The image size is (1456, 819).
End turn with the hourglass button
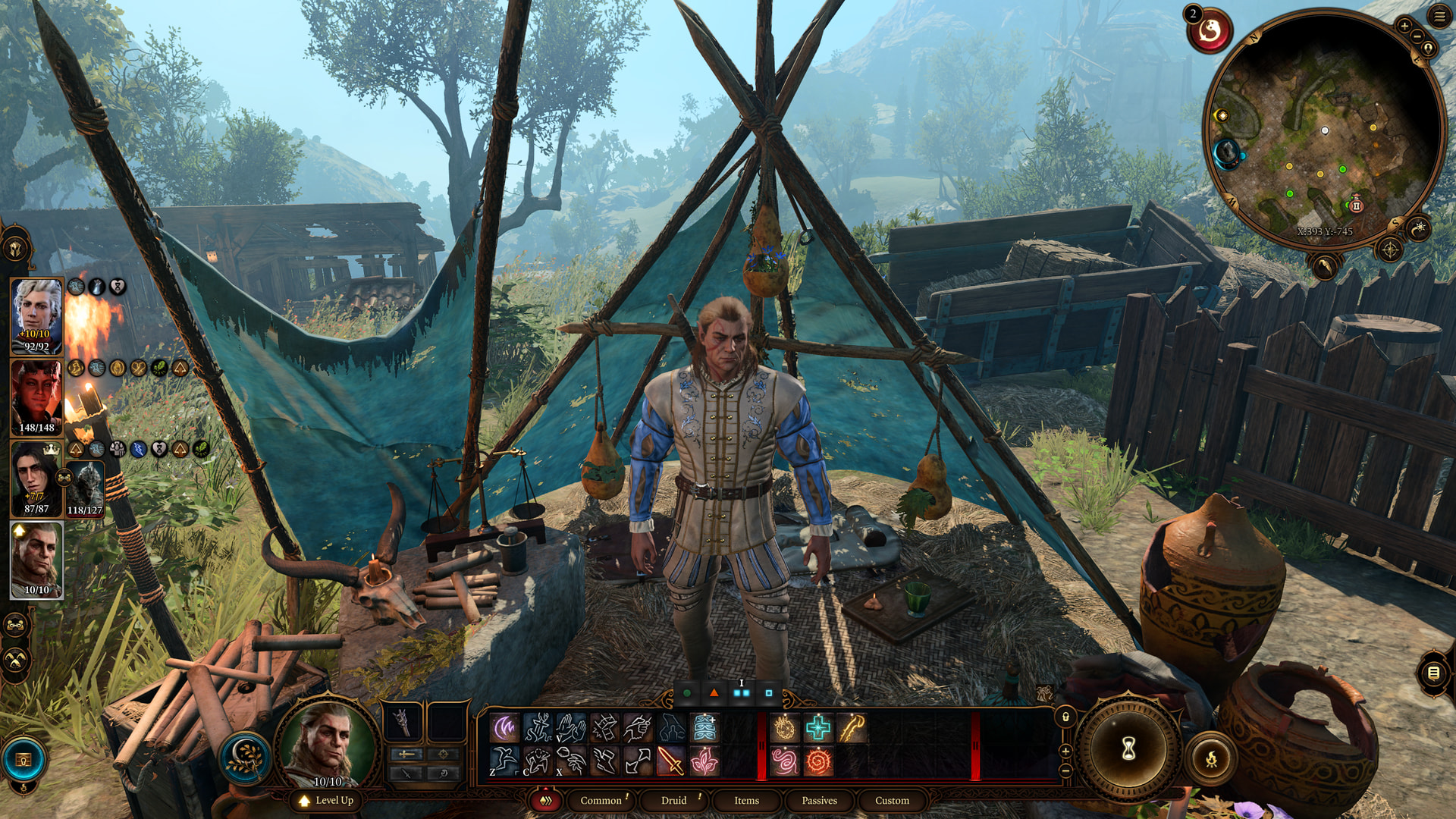(x=1128, y=749)
